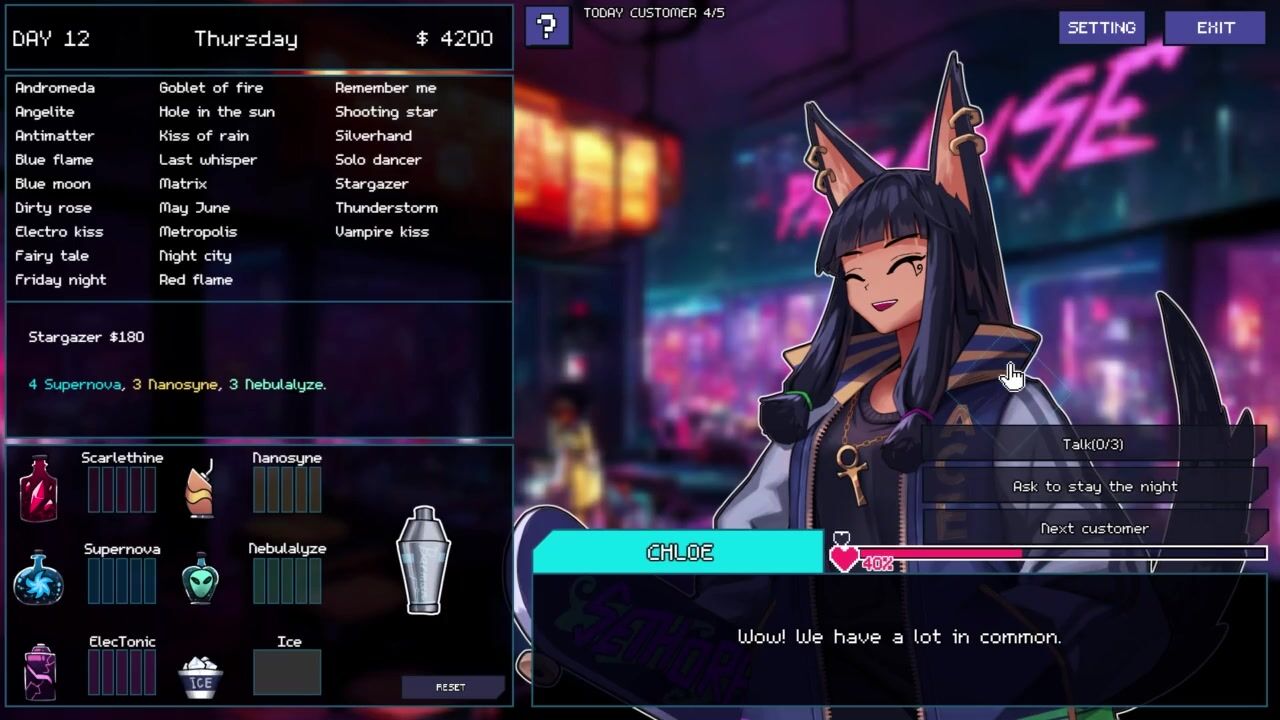View the Vampire kiss recipe
Viewport: 1280px width, 720px height.
tap(381, 232)
